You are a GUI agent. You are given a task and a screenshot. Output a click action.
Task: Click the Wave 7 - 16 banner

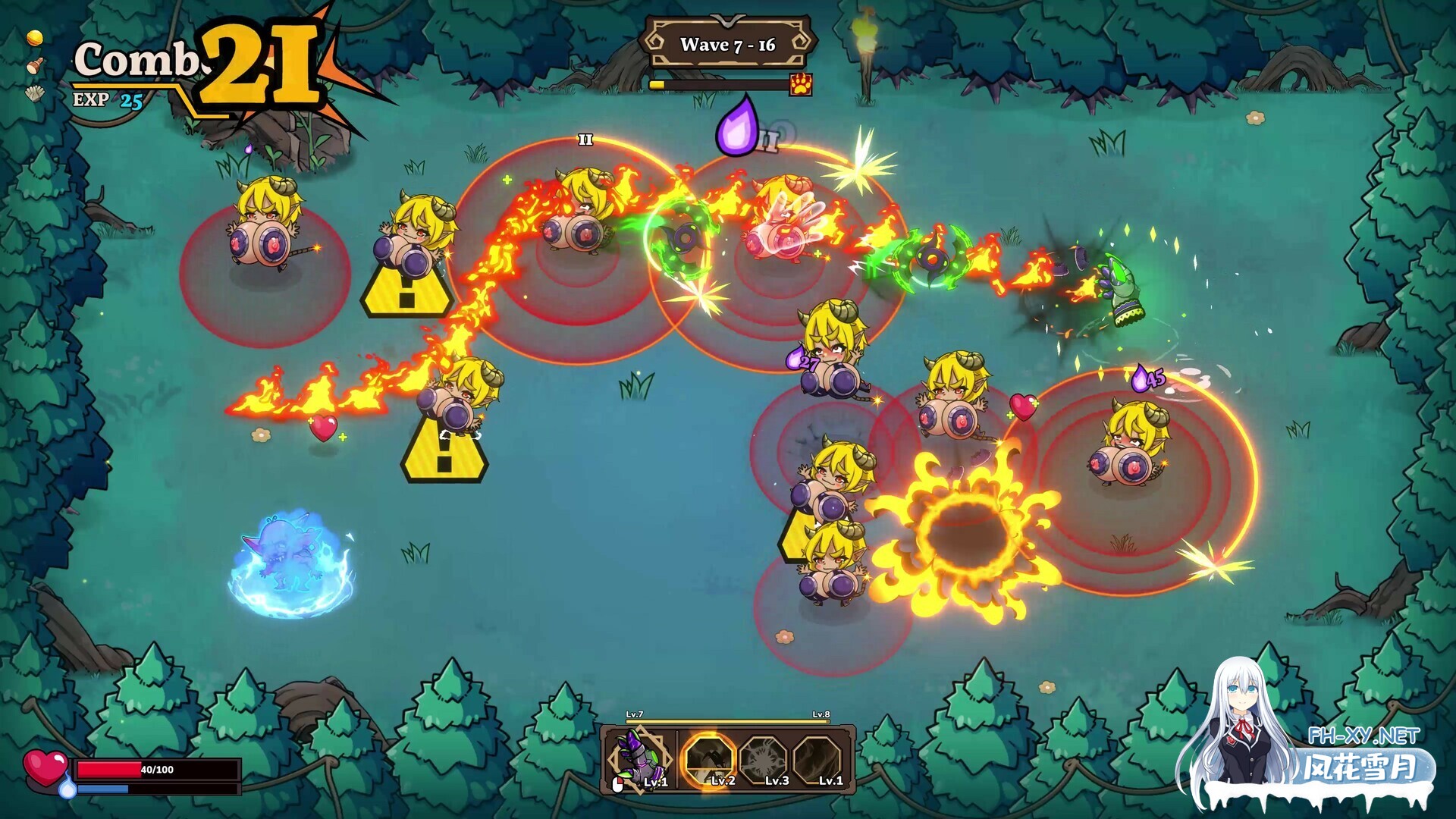tap(727, 45)
